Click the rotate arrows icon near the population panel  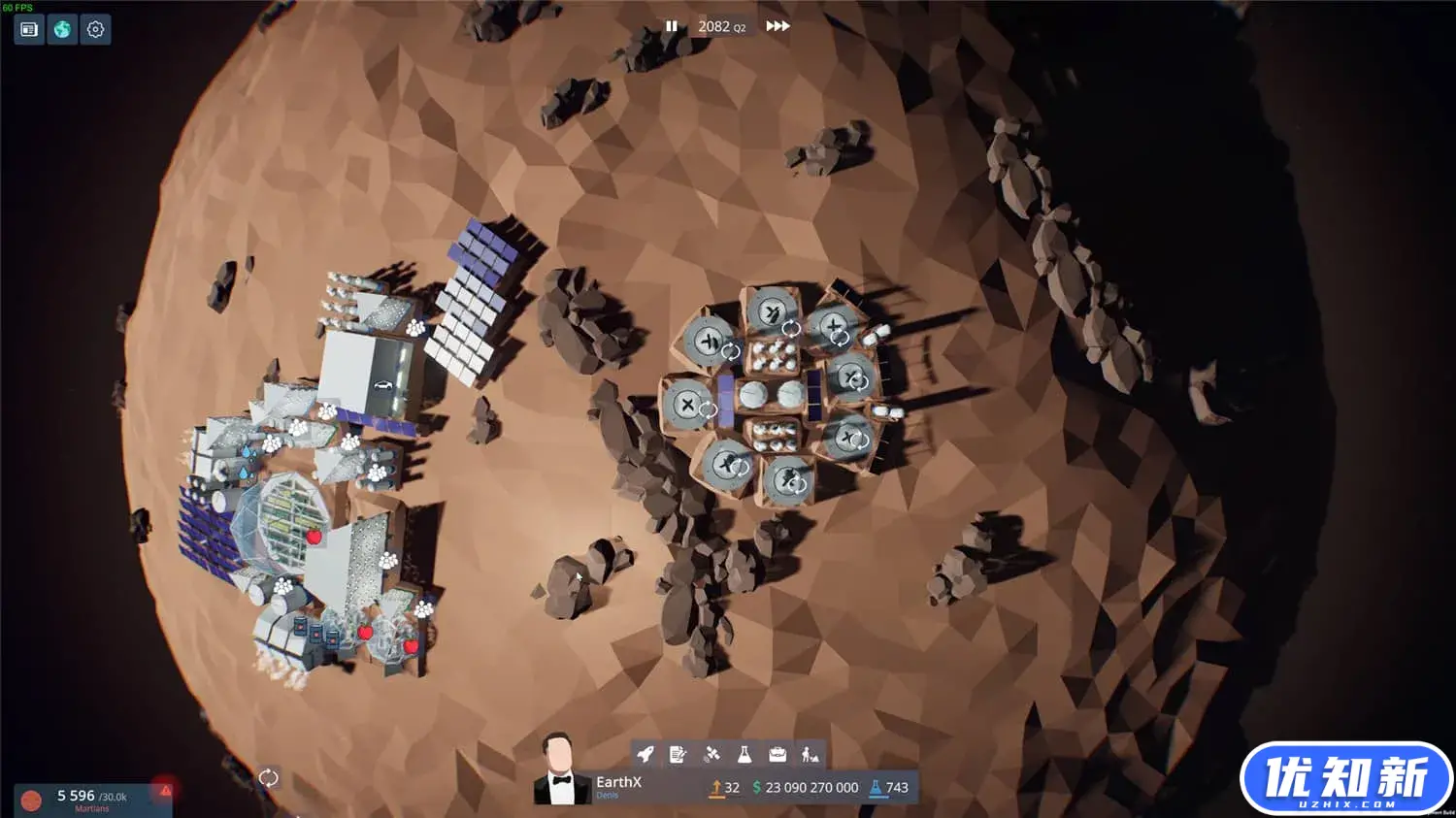pos(268,777)
